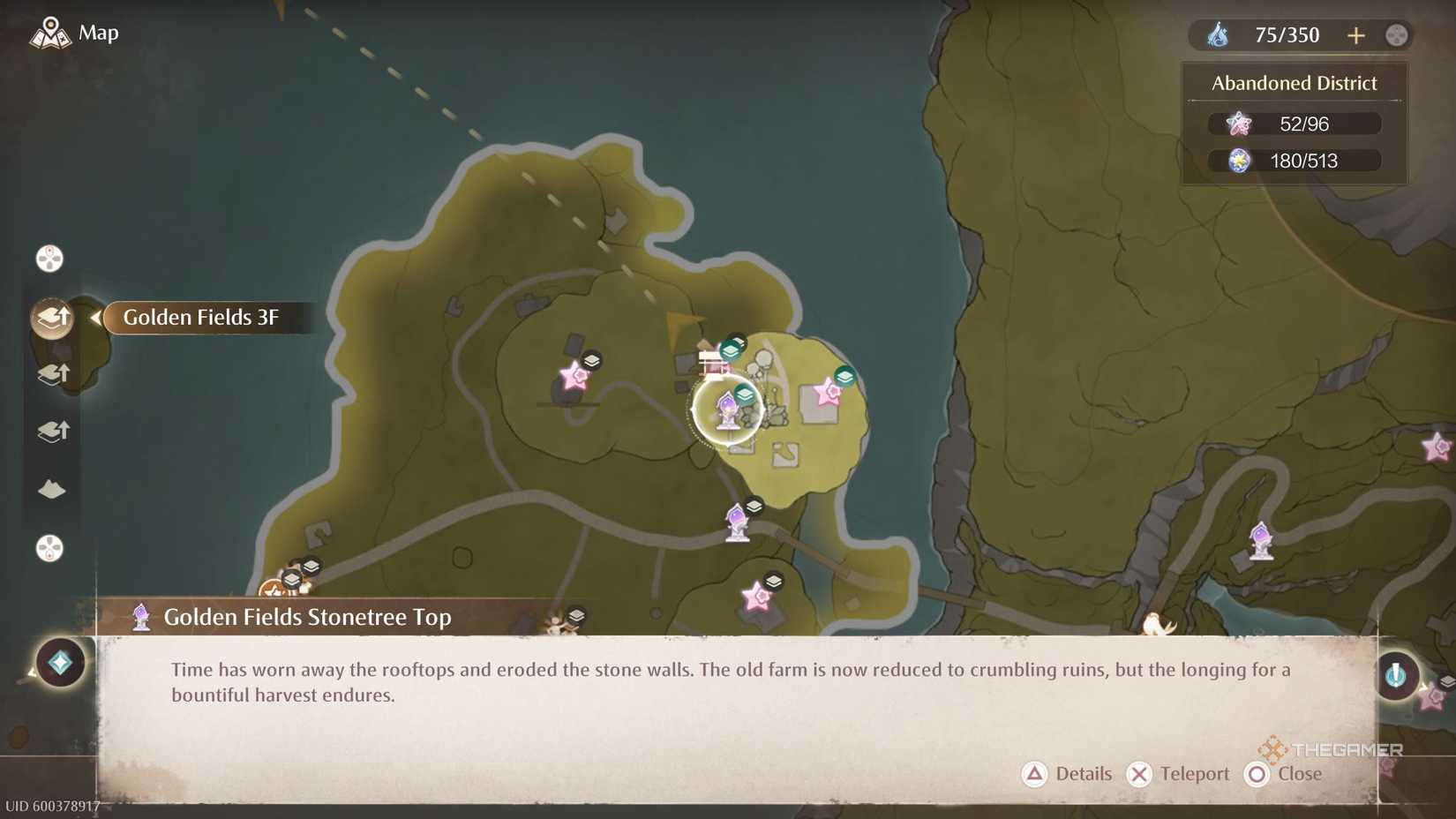Select the 1F map layer icon

point(51,431)
